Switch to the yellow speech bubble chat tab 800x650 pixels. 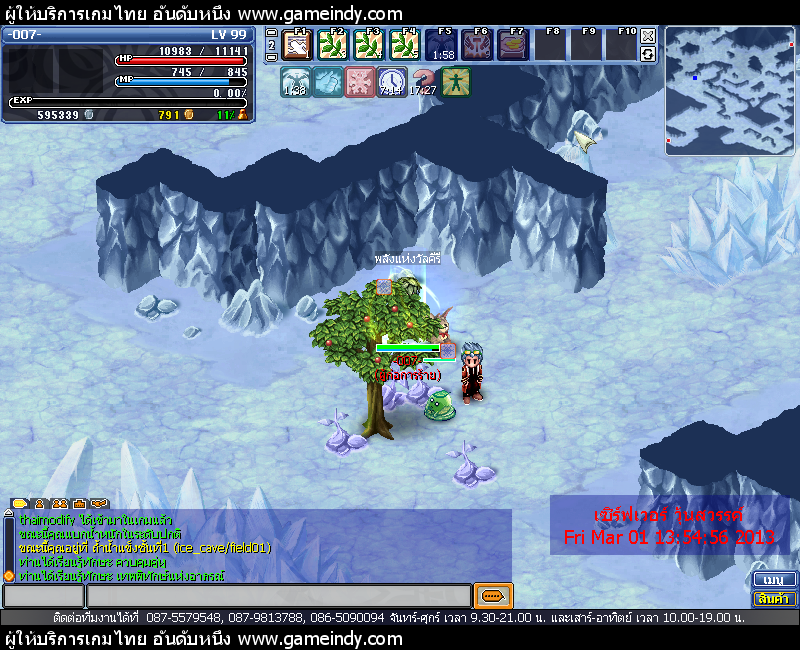click(19, 503)
